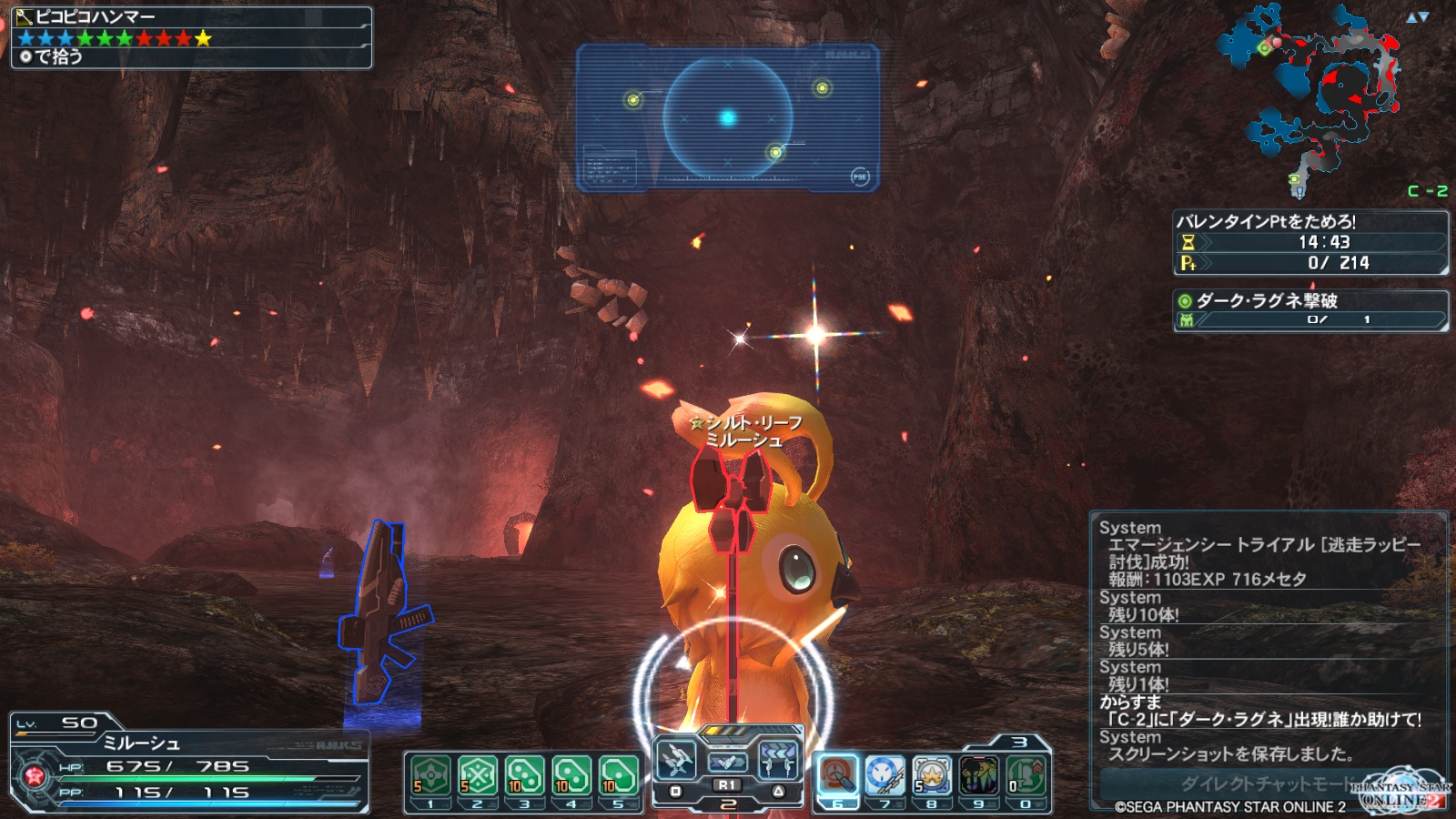Open the Valentine Pt objective tracker
The height and width of the screenshot is (819, 1456).
point(1310,242)
